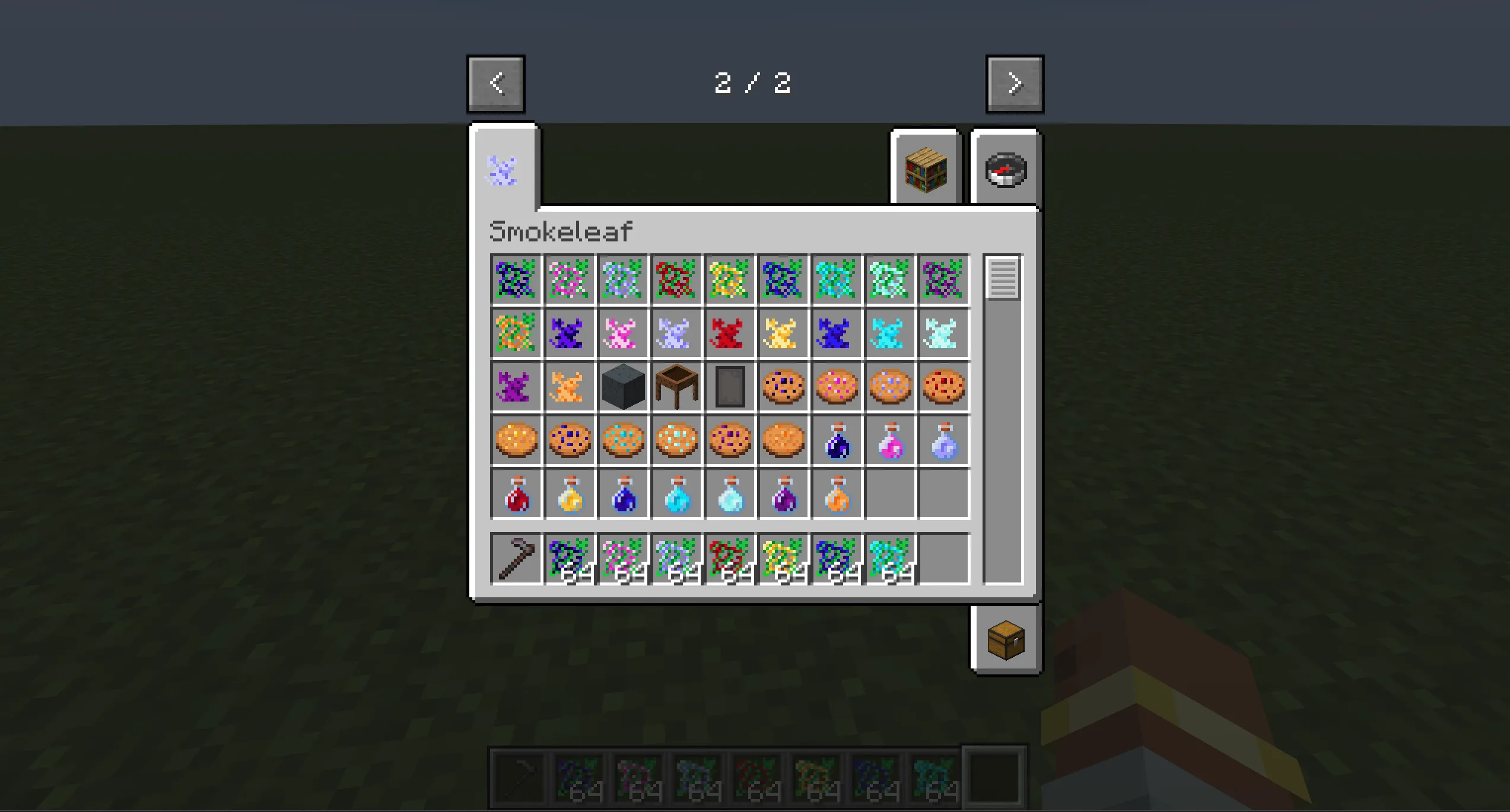Click the dark charcoal block item
This screenshot has height=812, width=1510.
point(623,386)
